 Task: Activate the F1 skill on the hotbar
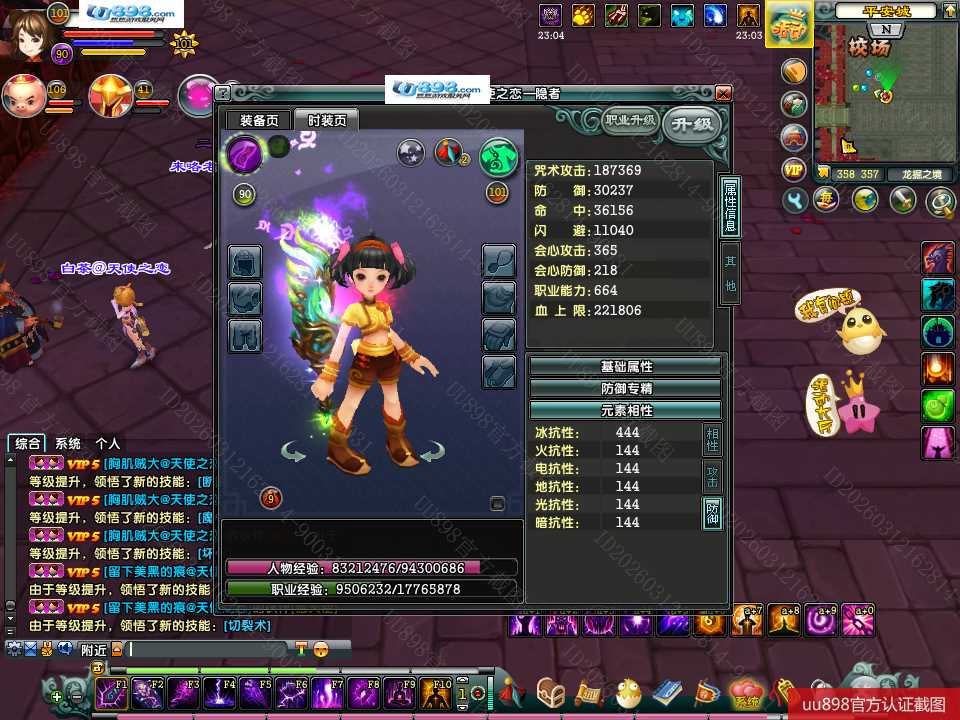(110, 692)
